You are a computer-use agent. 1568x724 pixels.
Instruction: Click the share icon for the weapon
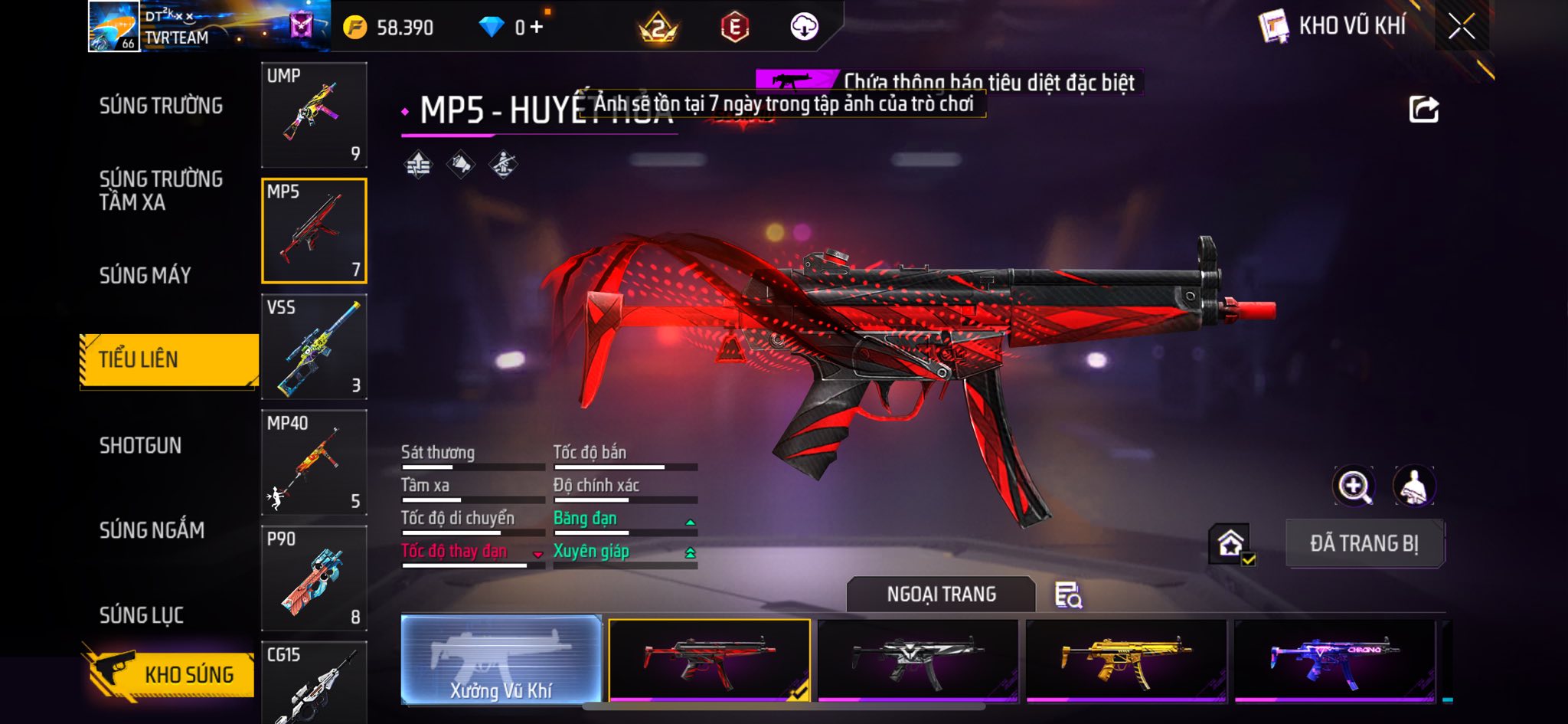pos(1423,110)
